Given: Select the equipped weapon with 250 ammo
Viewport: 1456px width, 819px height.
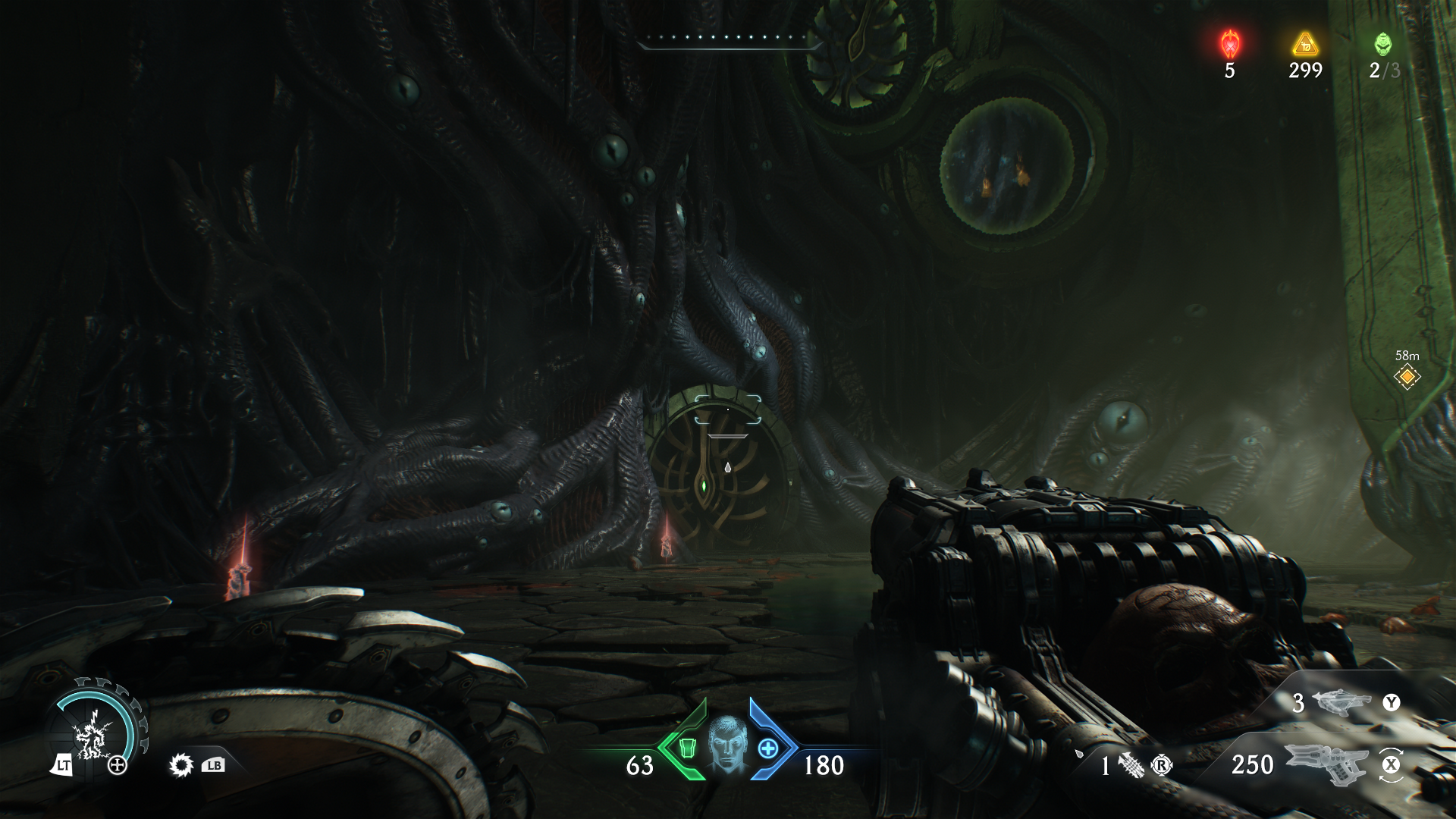Looking at the screenshot, I should (x=1327, y=764).
